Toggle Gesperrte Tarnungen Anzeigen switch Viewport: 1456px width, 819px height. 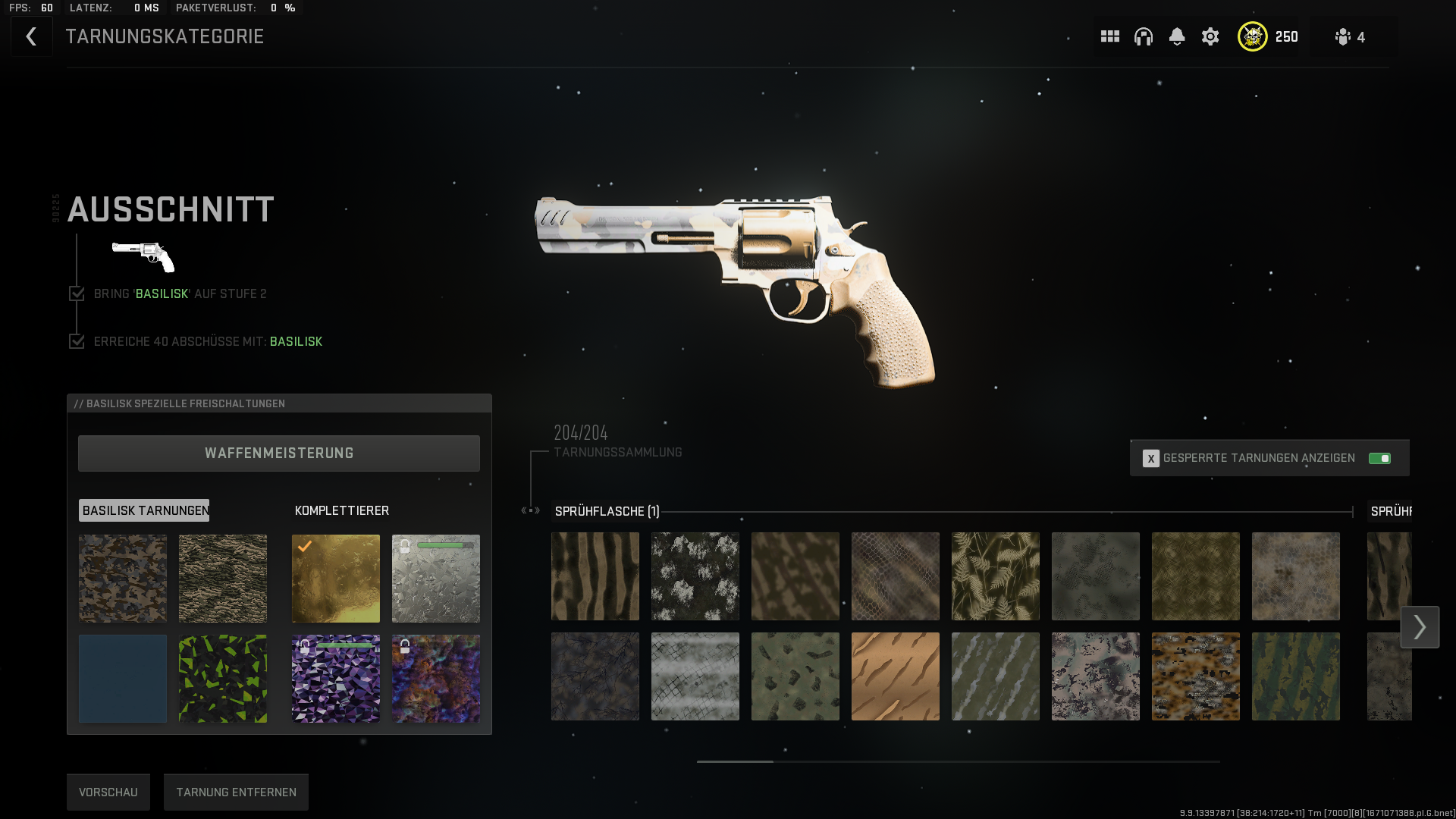point(1379,458)
